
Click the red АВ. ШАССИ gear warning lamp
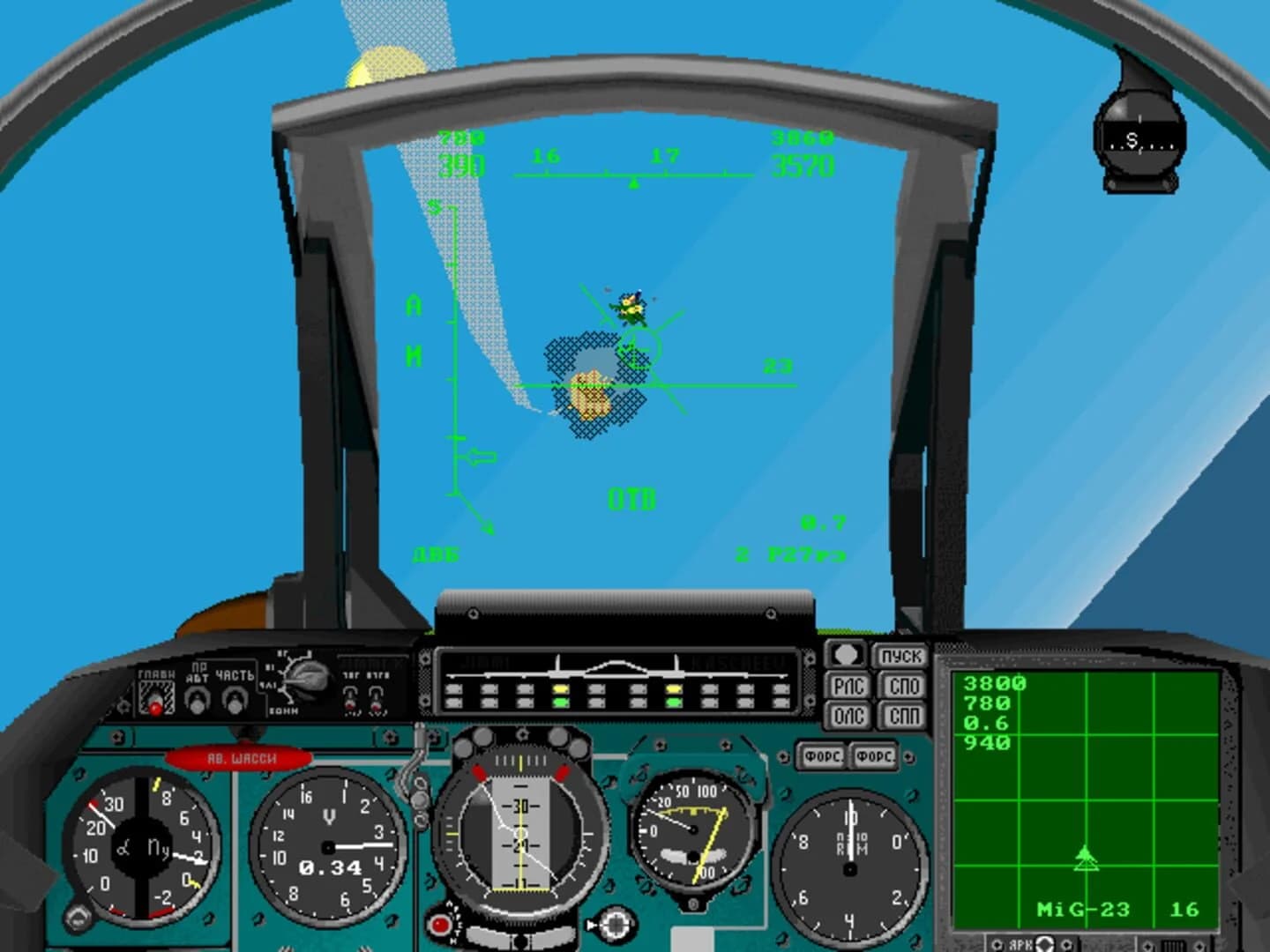click(240, 755)
